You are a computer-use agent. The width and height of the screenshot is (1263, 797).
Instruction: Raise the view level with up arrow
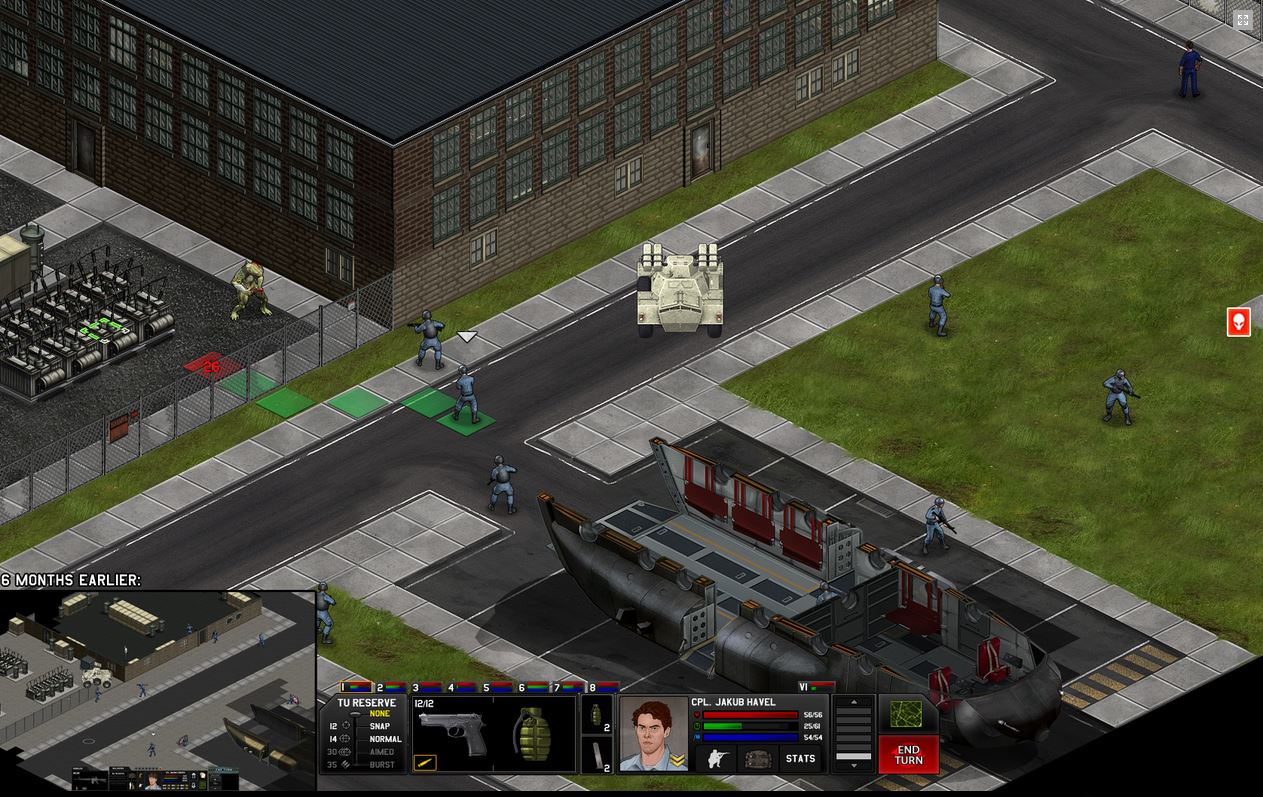[852, 702]
